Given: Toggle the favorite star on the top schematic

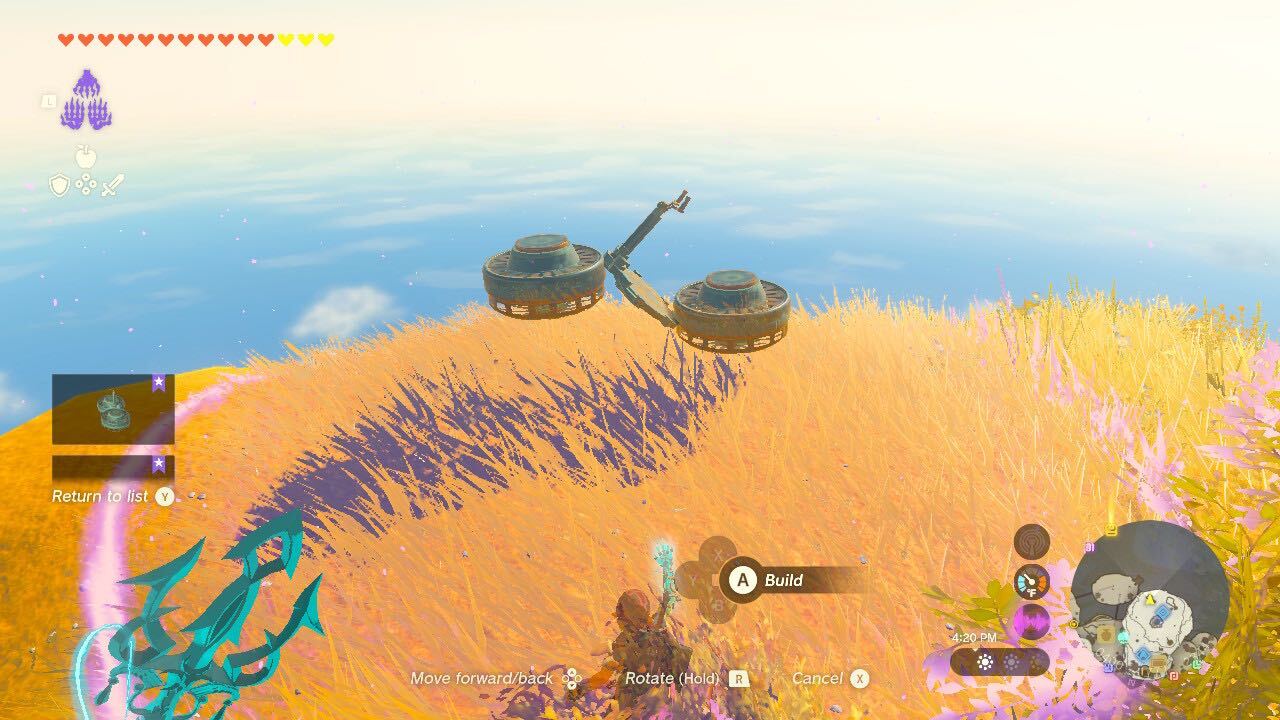Looking at the screenshot, I should pyautogui.click(x=158, y=383).
